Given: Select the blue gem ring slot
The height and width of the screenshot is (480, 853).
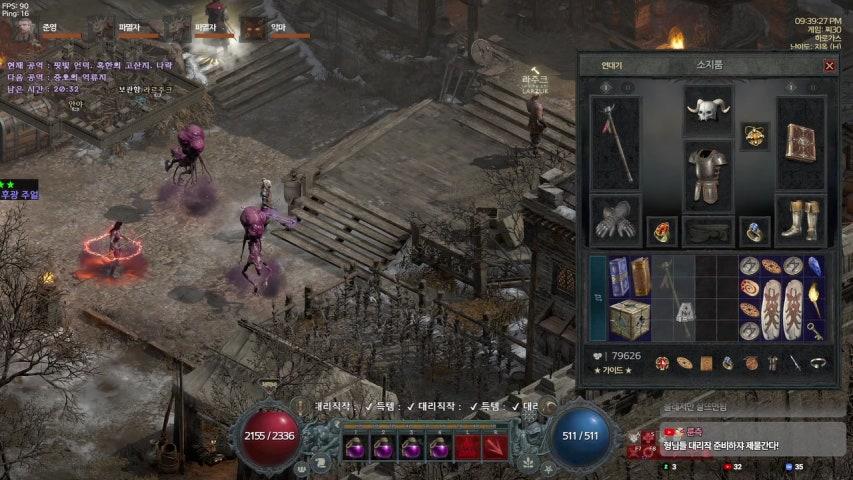Looking at the screenshot, I should pos(754,231).
